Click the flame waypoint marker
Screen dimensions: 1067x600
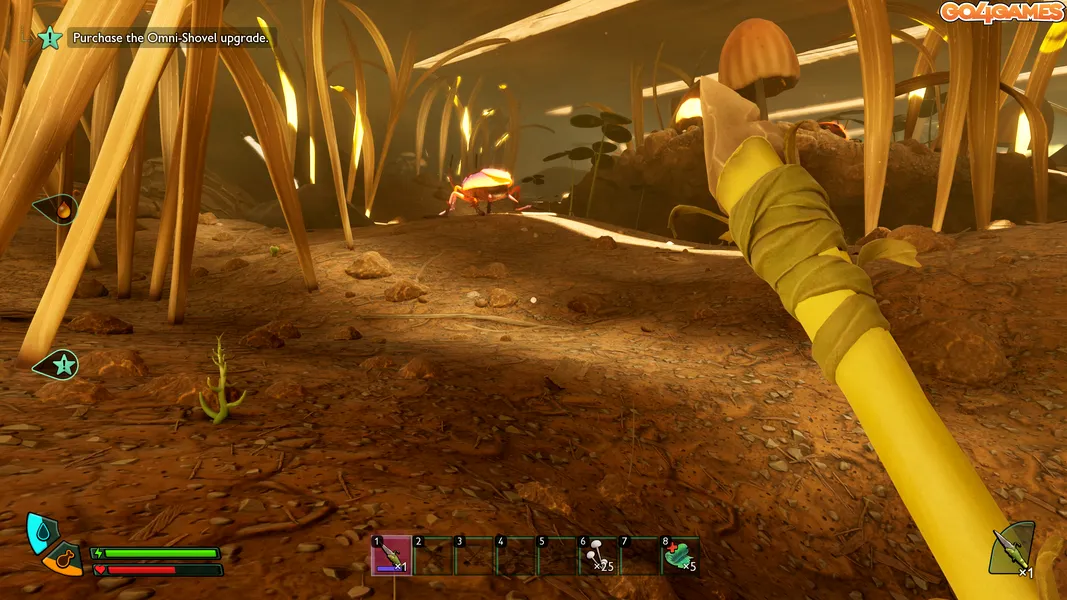pyautogui.click(x=62, y=209)
